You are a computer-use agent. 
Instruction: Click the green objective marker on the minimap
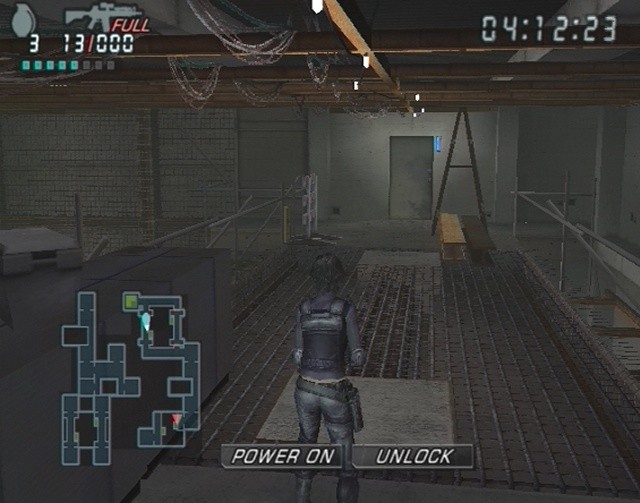[130, 300]
